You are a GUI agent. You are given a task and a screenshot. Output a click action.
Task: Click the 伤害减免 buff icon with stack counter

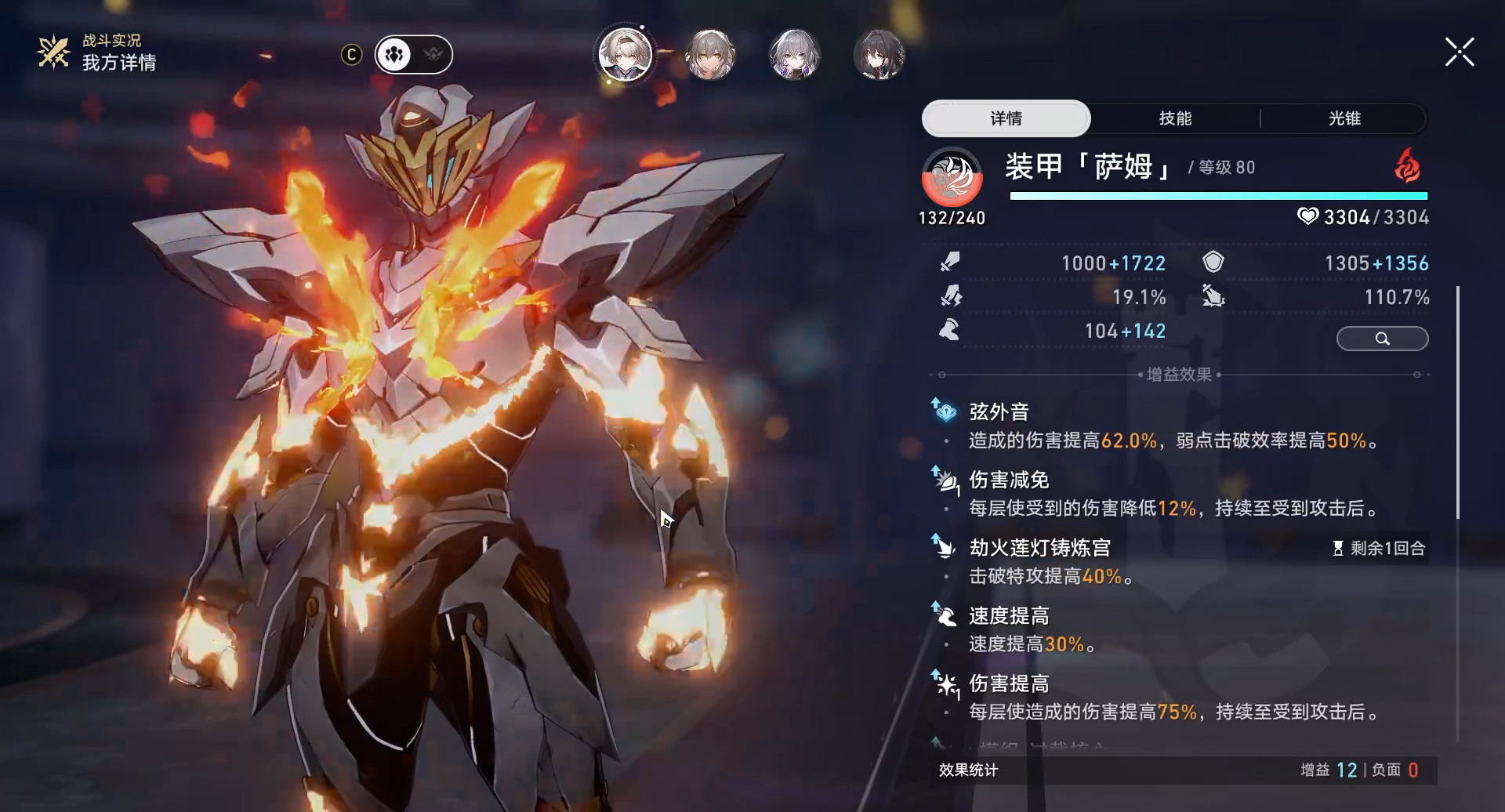pyautogui.click(x=945, y=480)
